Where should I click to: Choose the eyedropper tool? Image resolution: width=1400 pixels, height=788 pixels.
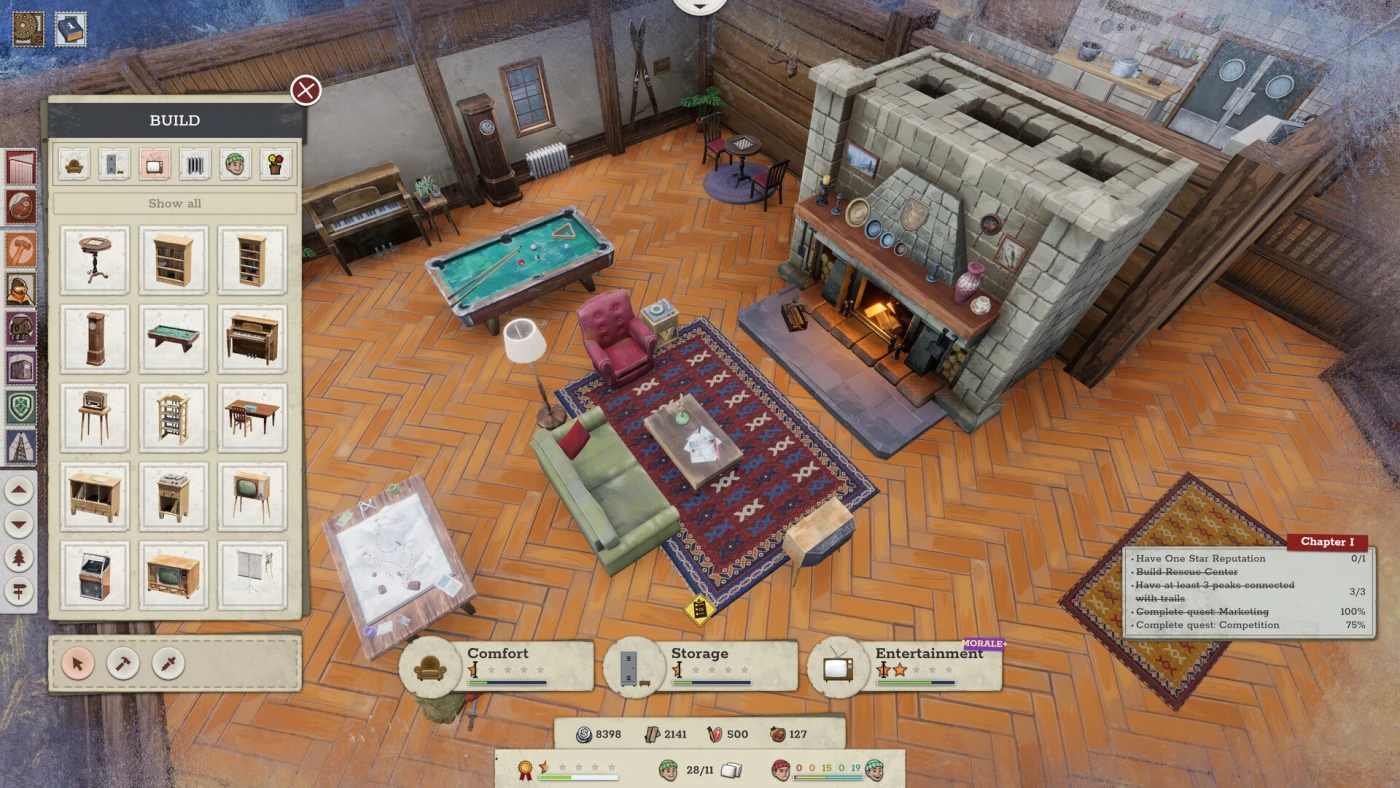pos(168,663)
